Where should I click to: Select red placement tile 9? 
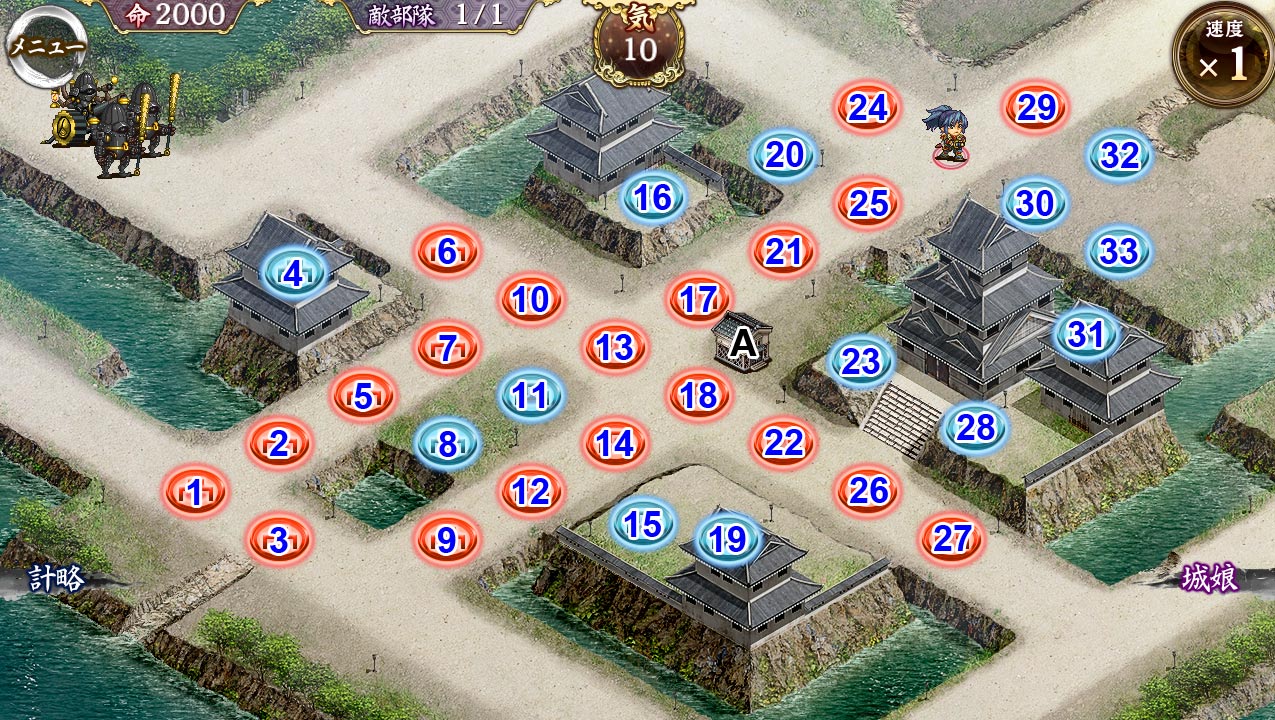tap(447, 541)
